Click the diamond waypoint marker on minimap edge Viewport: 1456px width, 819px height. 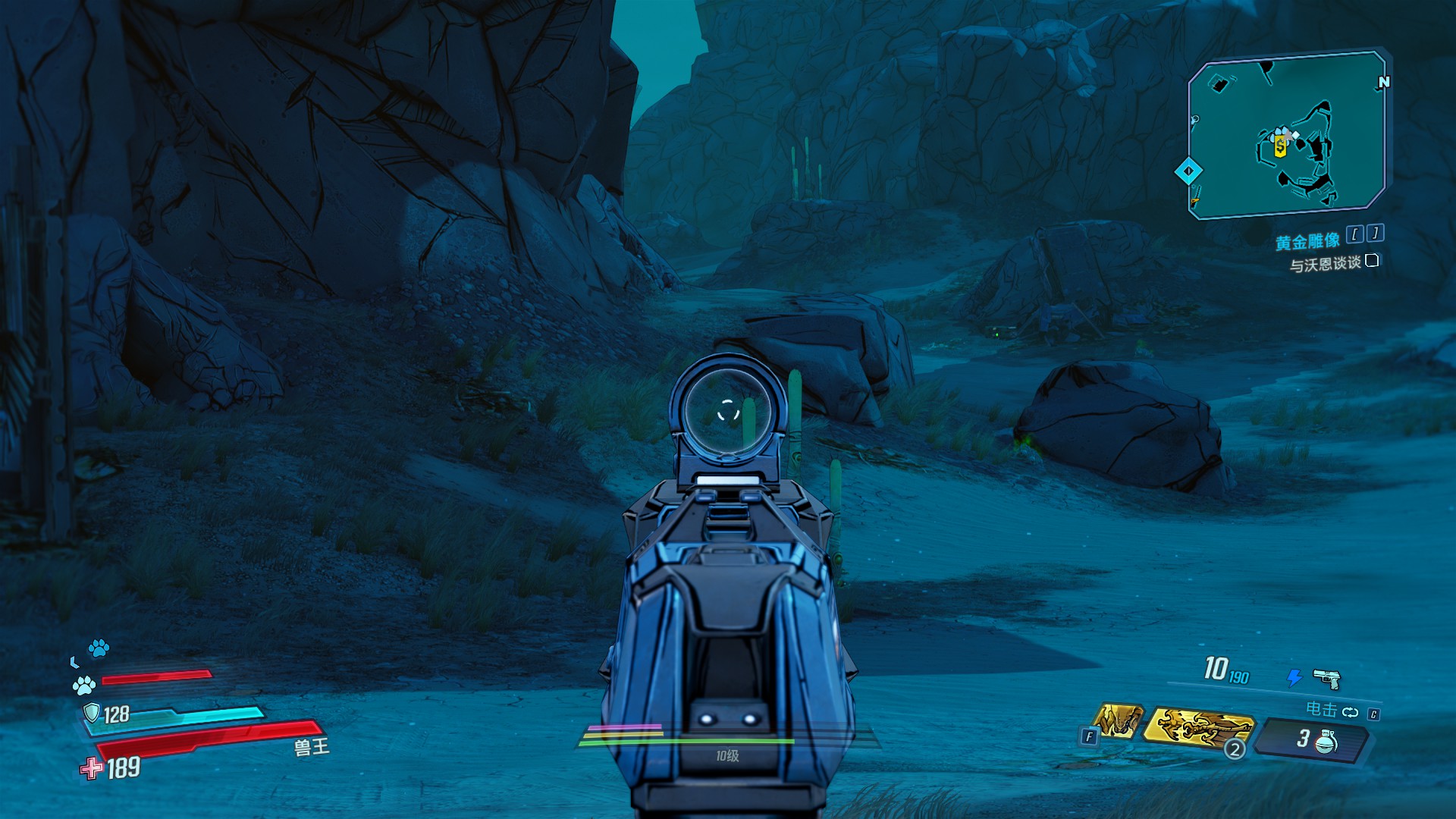click(1188, 171)
